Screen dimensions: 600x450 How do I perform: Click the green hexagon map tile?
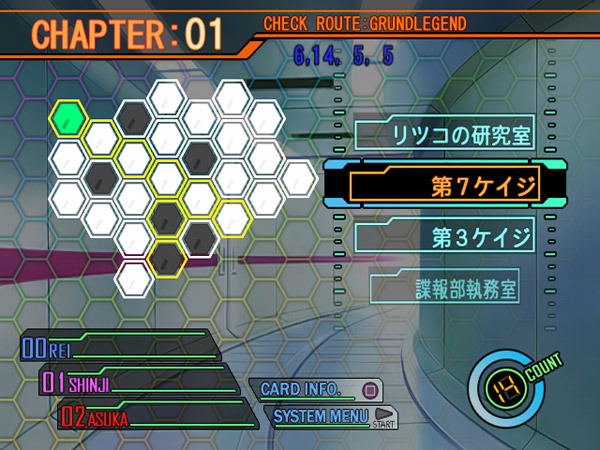(x=68, y=118)
